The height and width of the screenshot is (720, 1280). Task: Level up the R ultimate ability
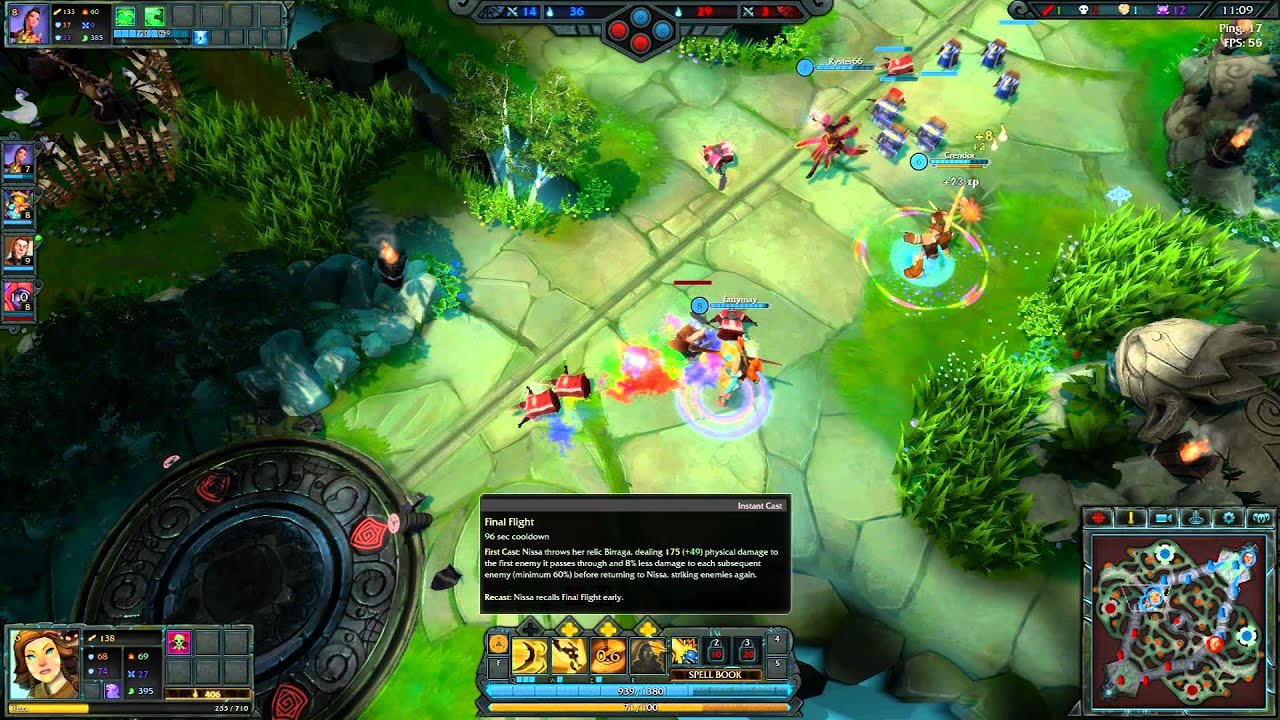(x=648, y=628)
